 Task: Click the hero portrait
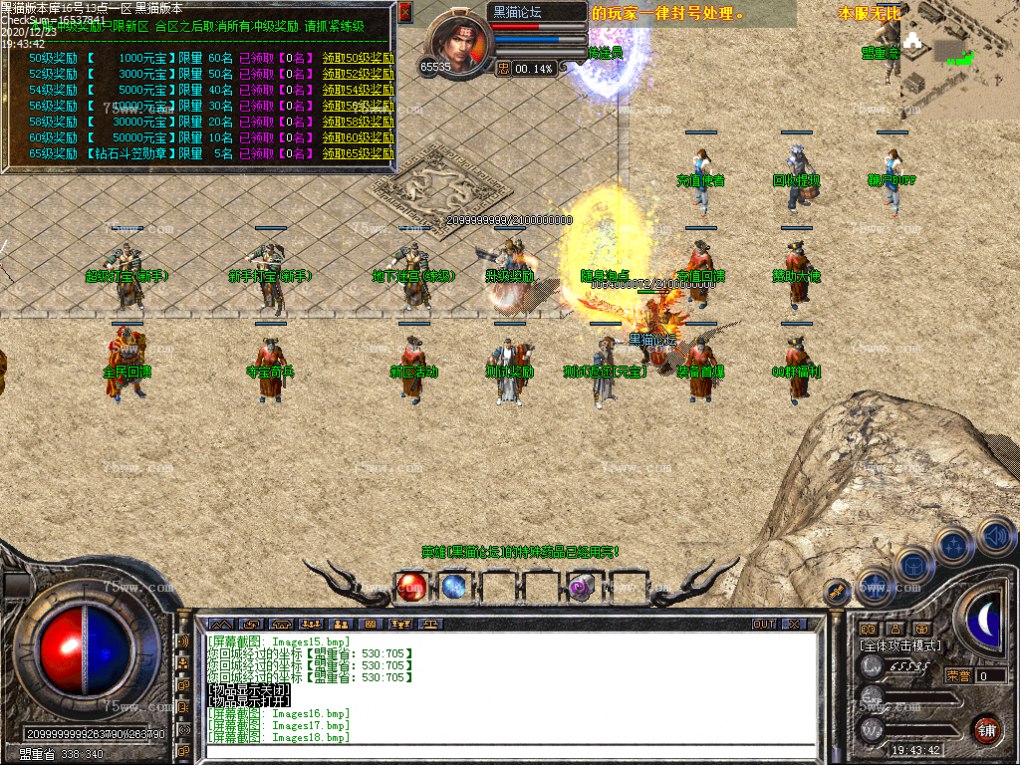point(462,42)
